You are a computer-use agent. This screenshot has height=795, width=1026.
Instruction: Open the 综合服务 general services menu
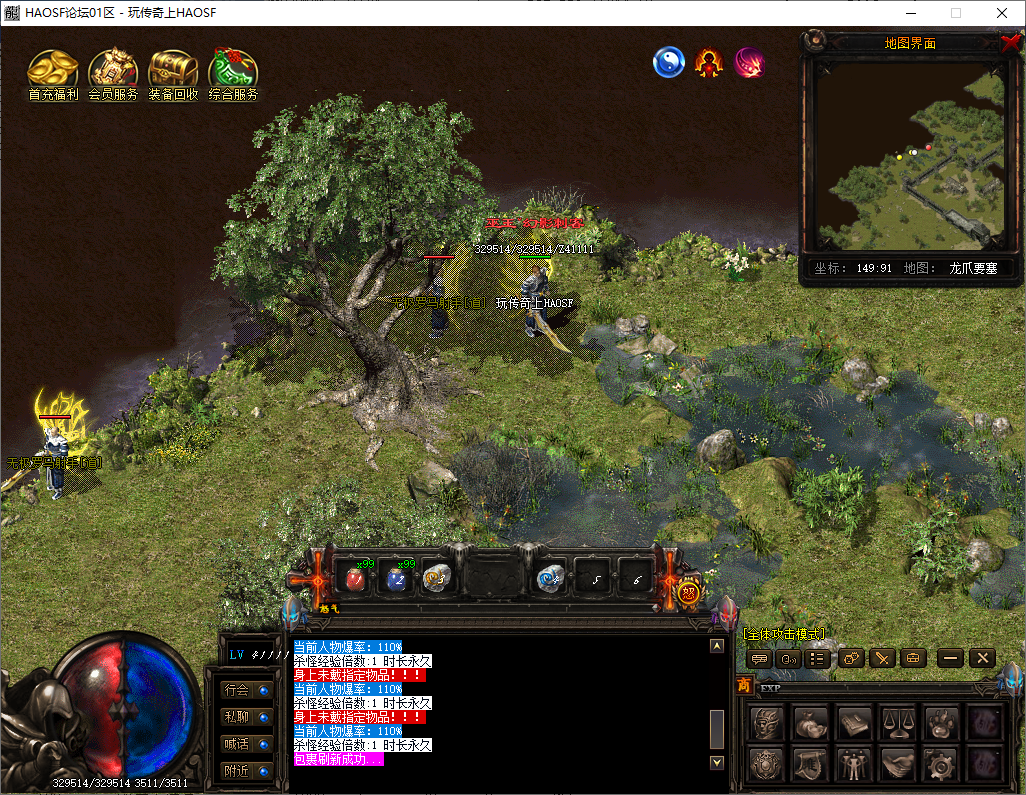[x=233, y=70]
